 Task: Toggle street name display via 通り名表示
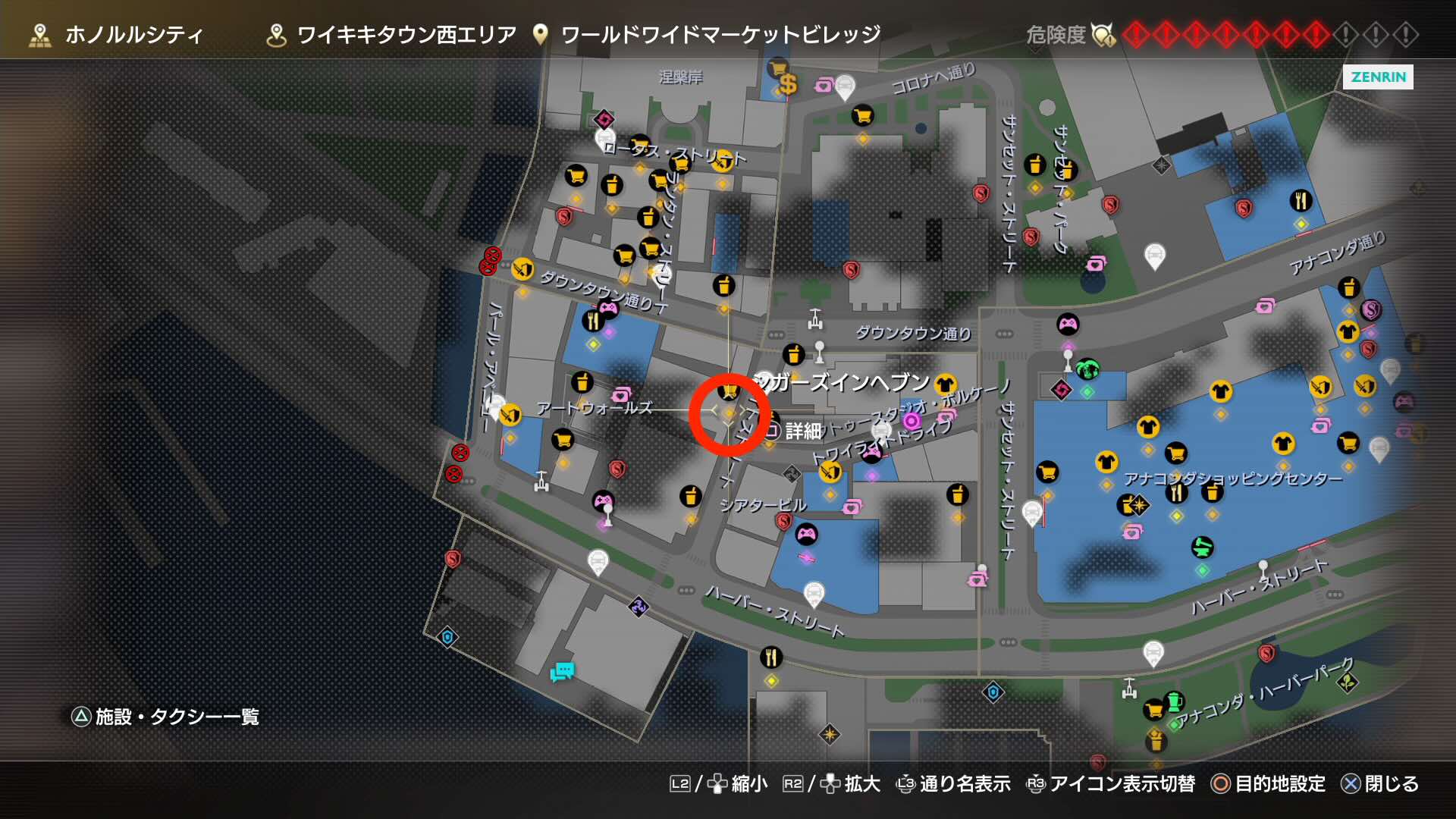(x=963, y=785)
